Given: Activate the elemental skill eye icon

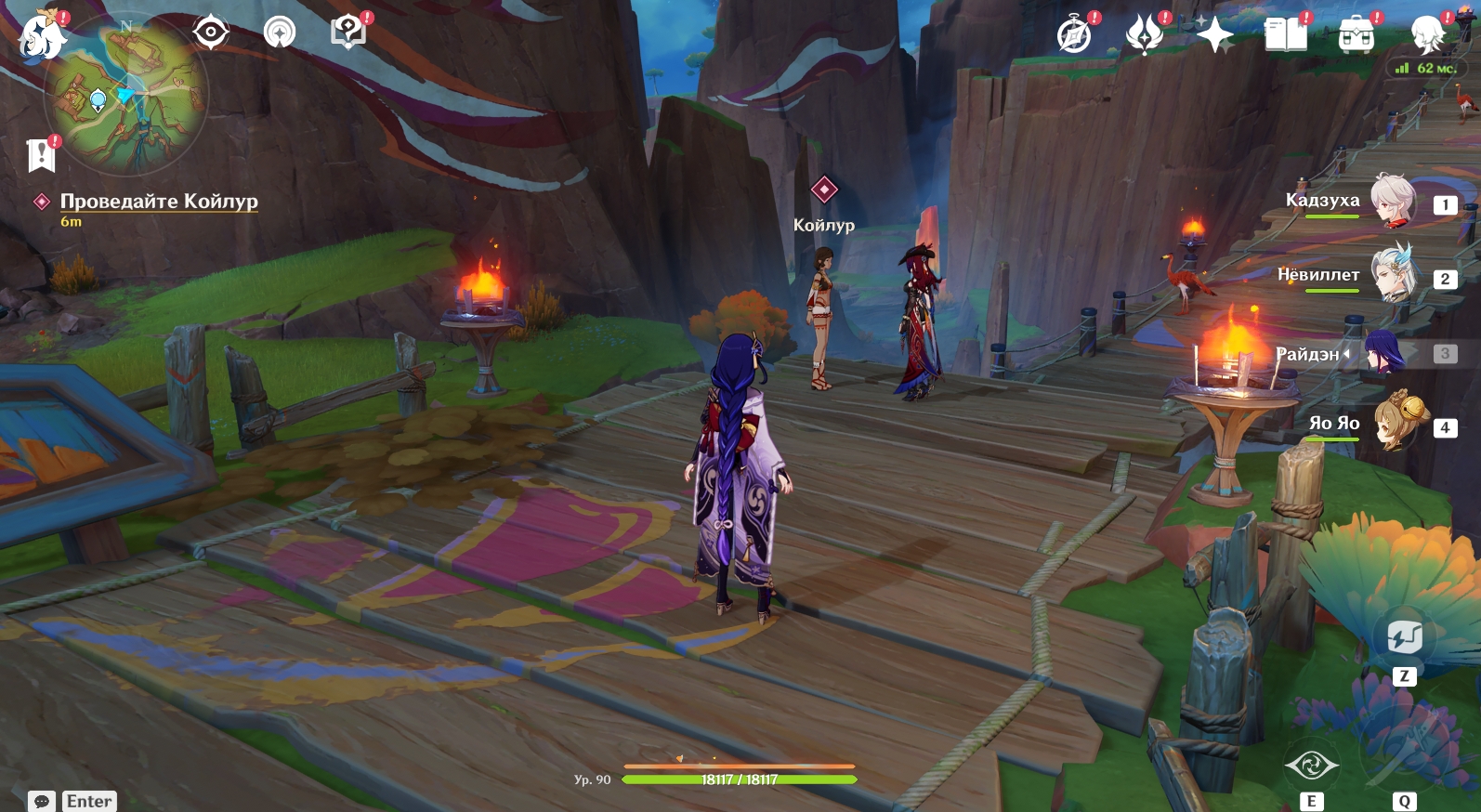Looking at the screenshot, I should click(x=1311, y=766).
